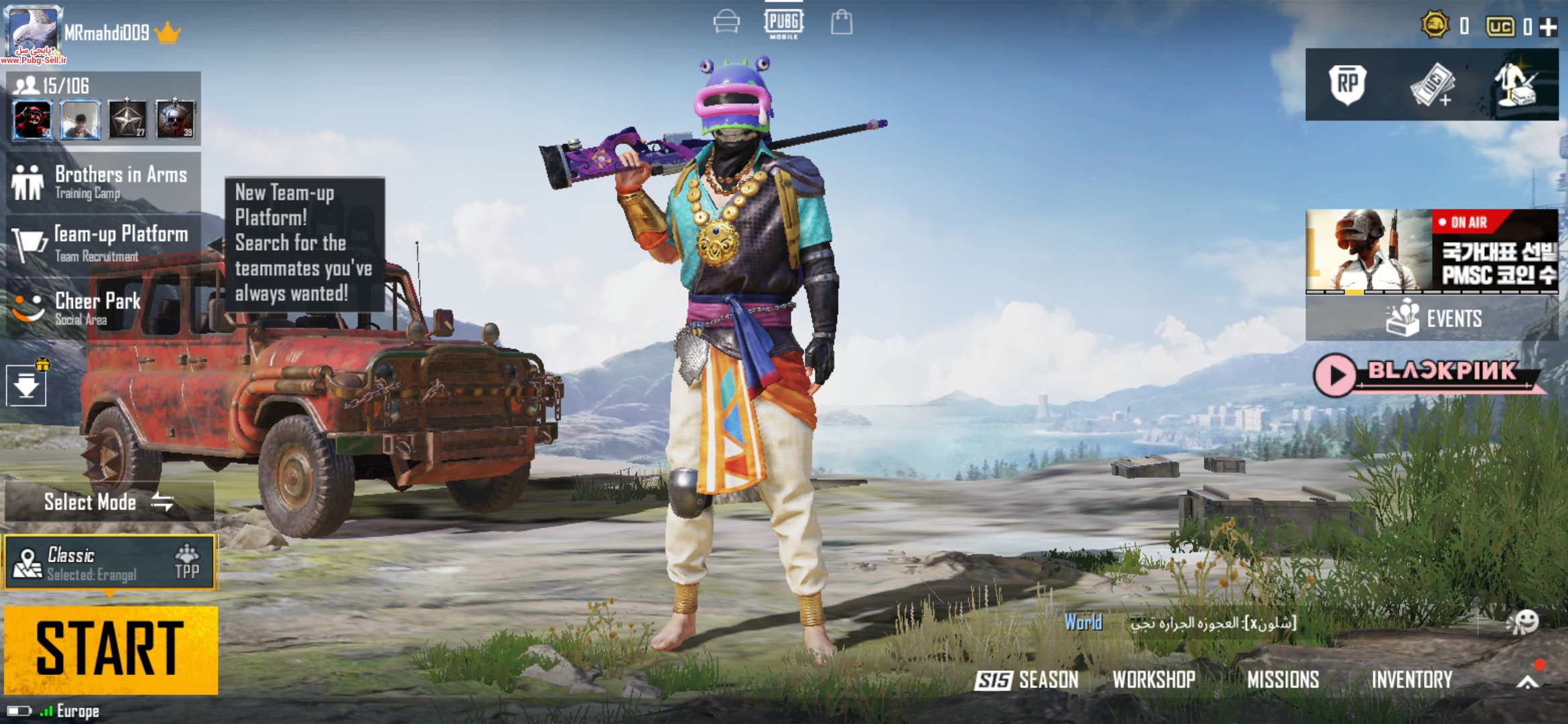The height and width of the screenshot is (724, 1568).
Task: Expand the bottom-right up arrow menu
Action: pyautogui.click(x=1528, y=681)
